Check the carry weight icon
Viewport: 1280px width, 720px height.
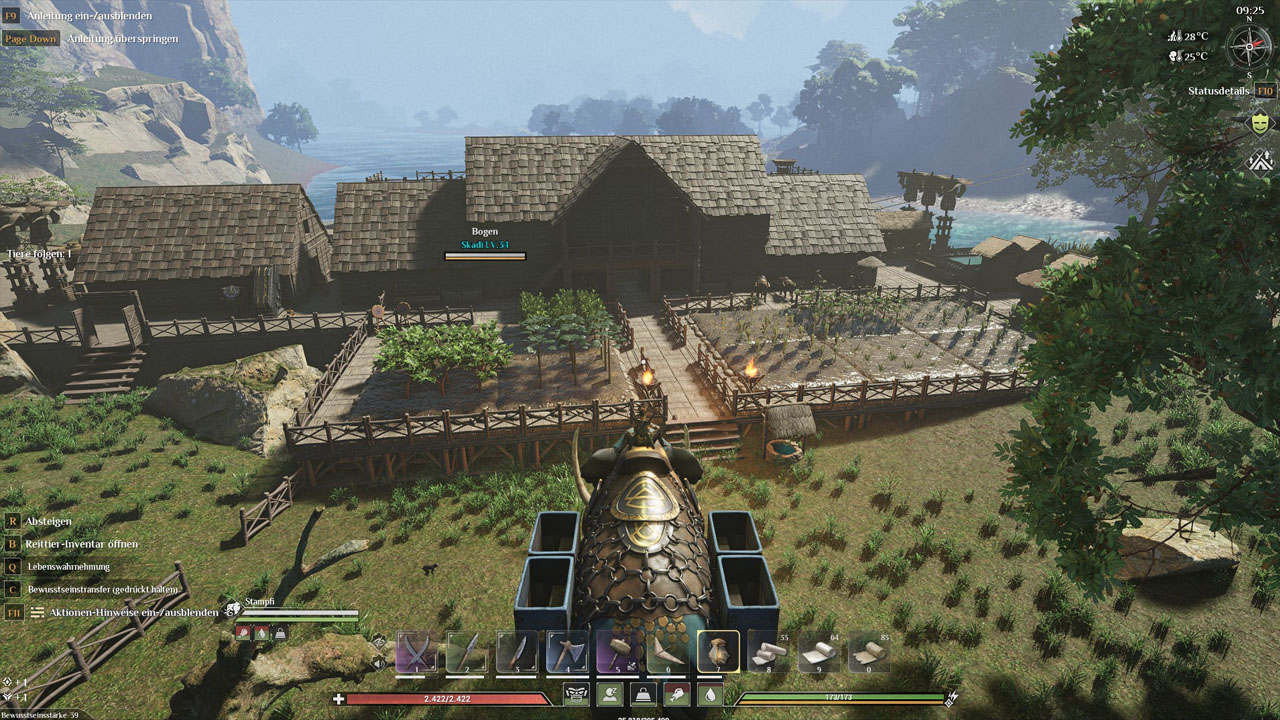coord(643,694)
